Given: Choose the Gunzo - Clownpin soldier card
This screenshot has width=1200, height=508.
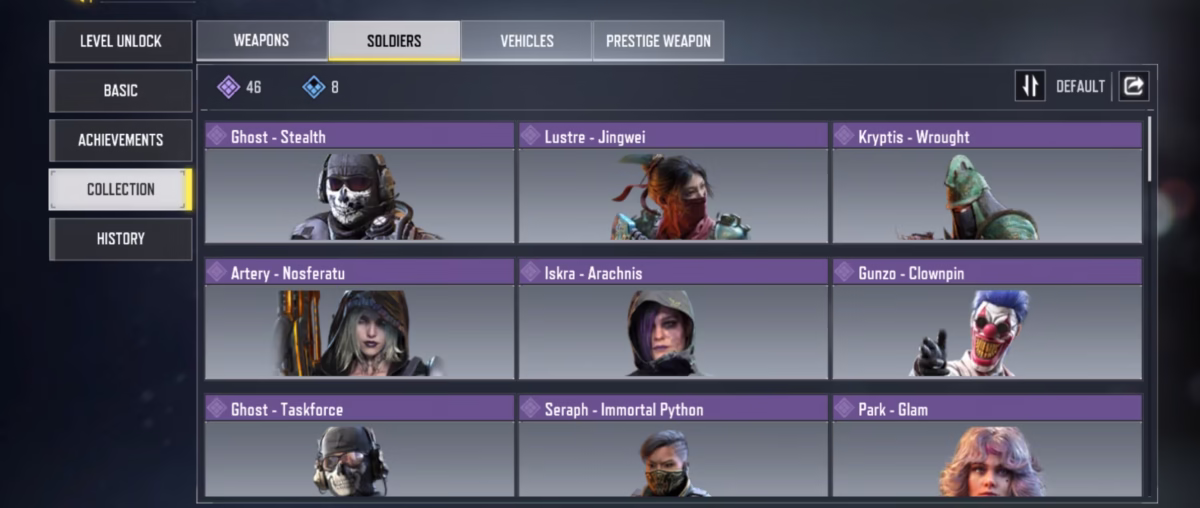Looking at the screenshot, I should [987, 319].
